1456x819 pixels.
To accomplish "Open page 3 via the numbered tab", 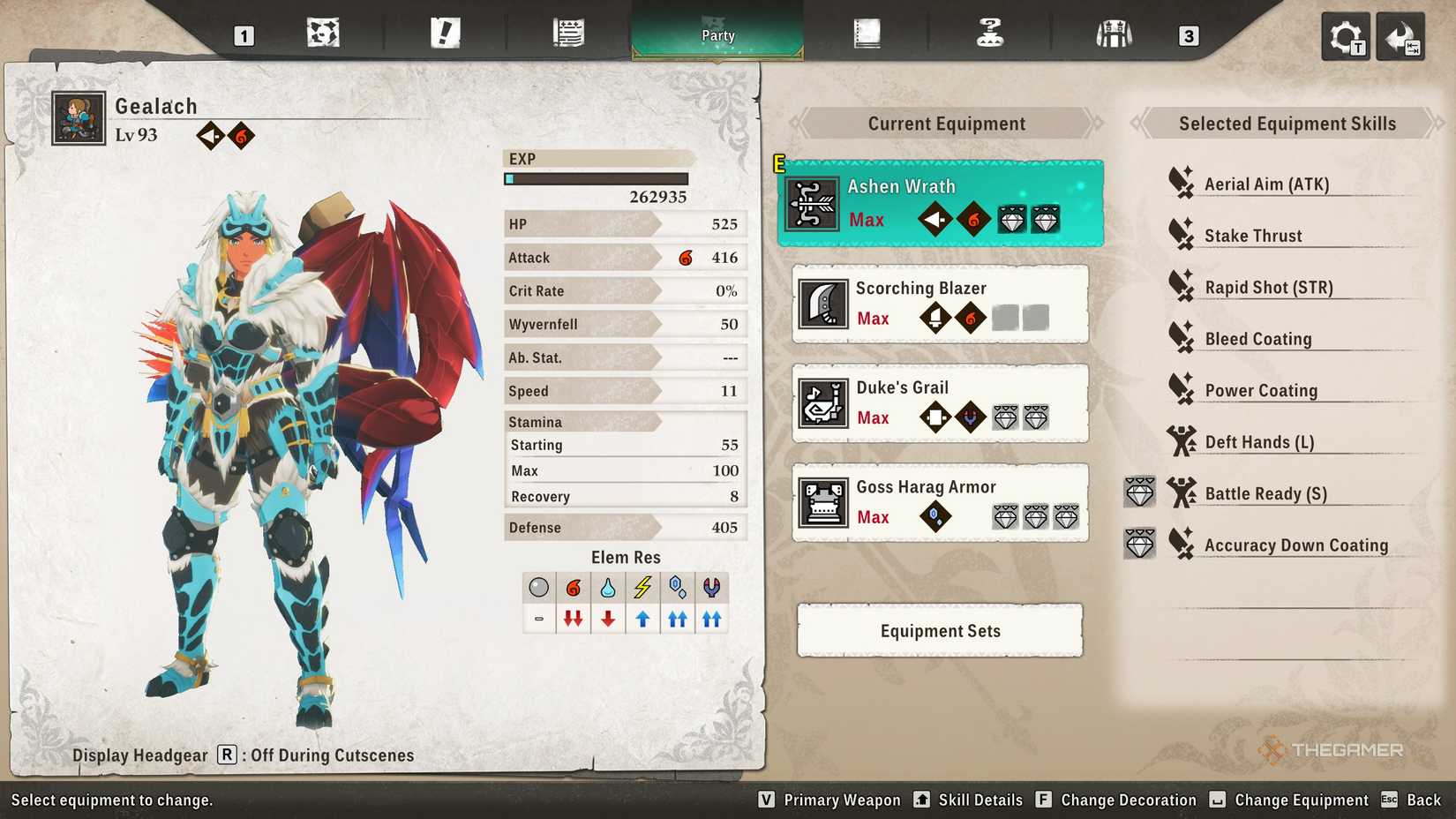I will pos(1189,37).
